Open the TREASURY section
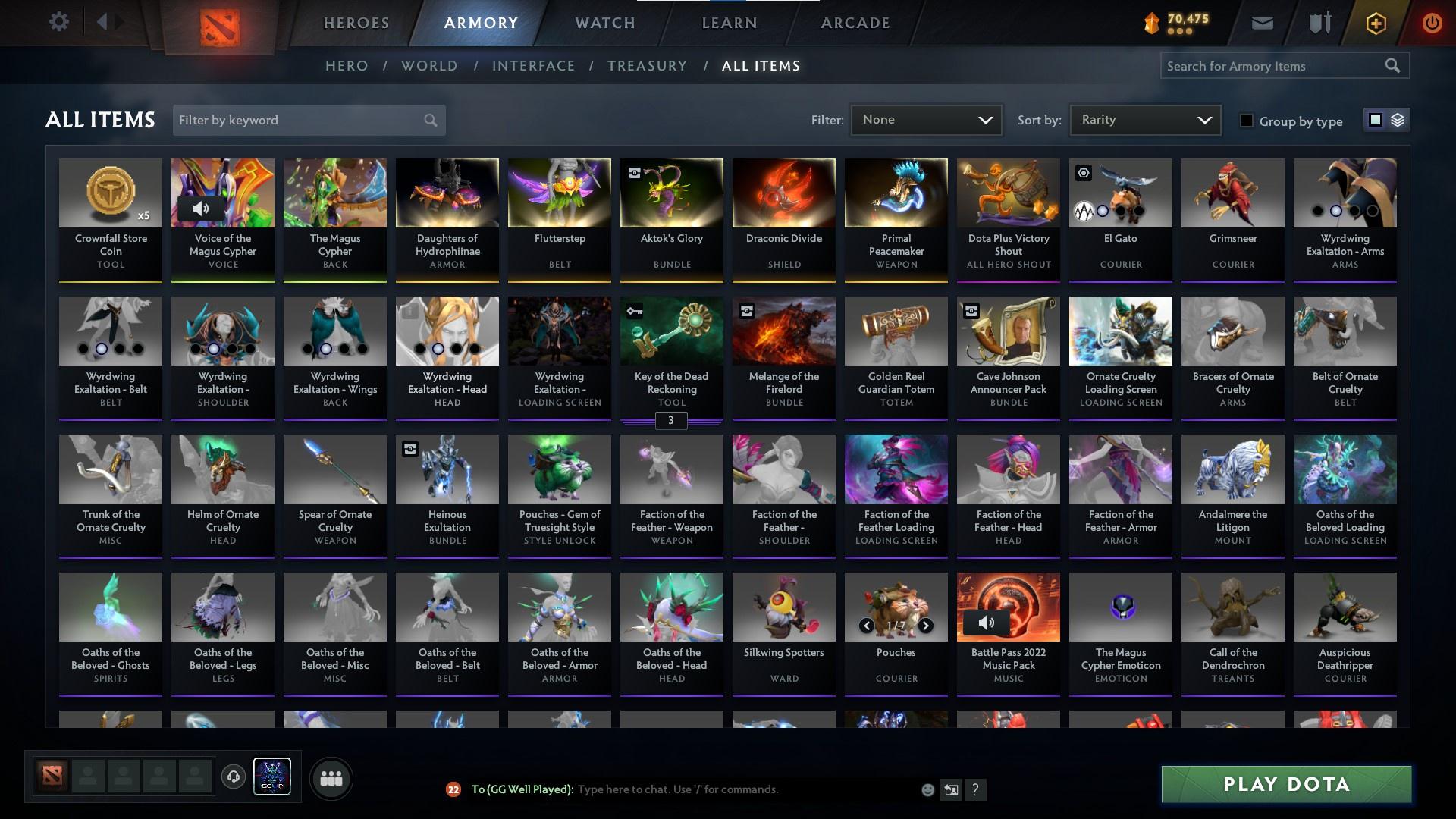This screenshot has width=1456, height=819. click(x=647, y=66)
